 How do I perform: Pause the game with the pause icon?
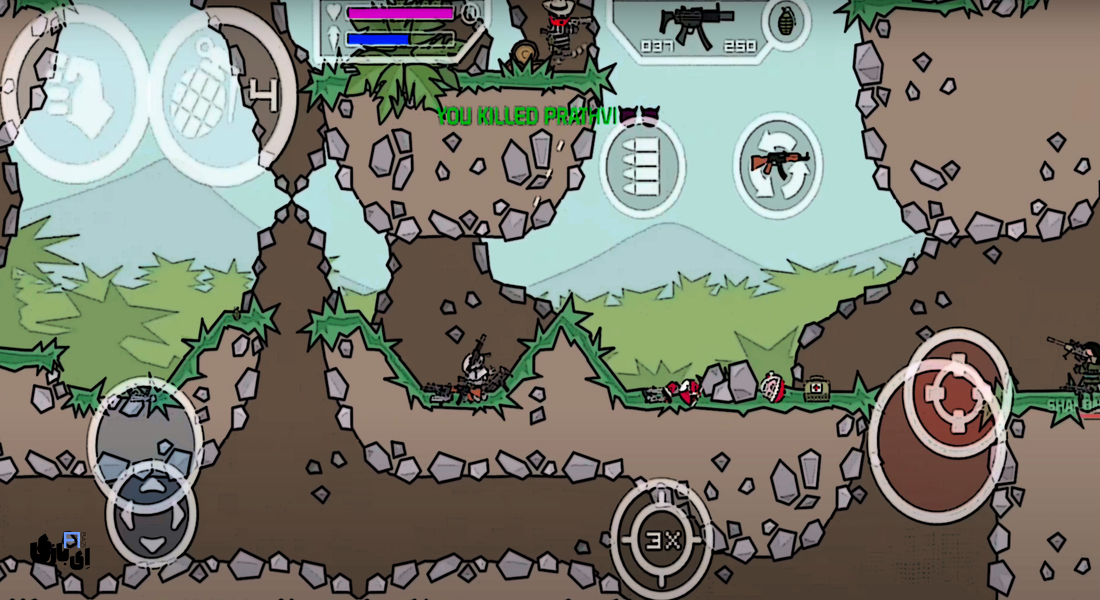[470, 14]
